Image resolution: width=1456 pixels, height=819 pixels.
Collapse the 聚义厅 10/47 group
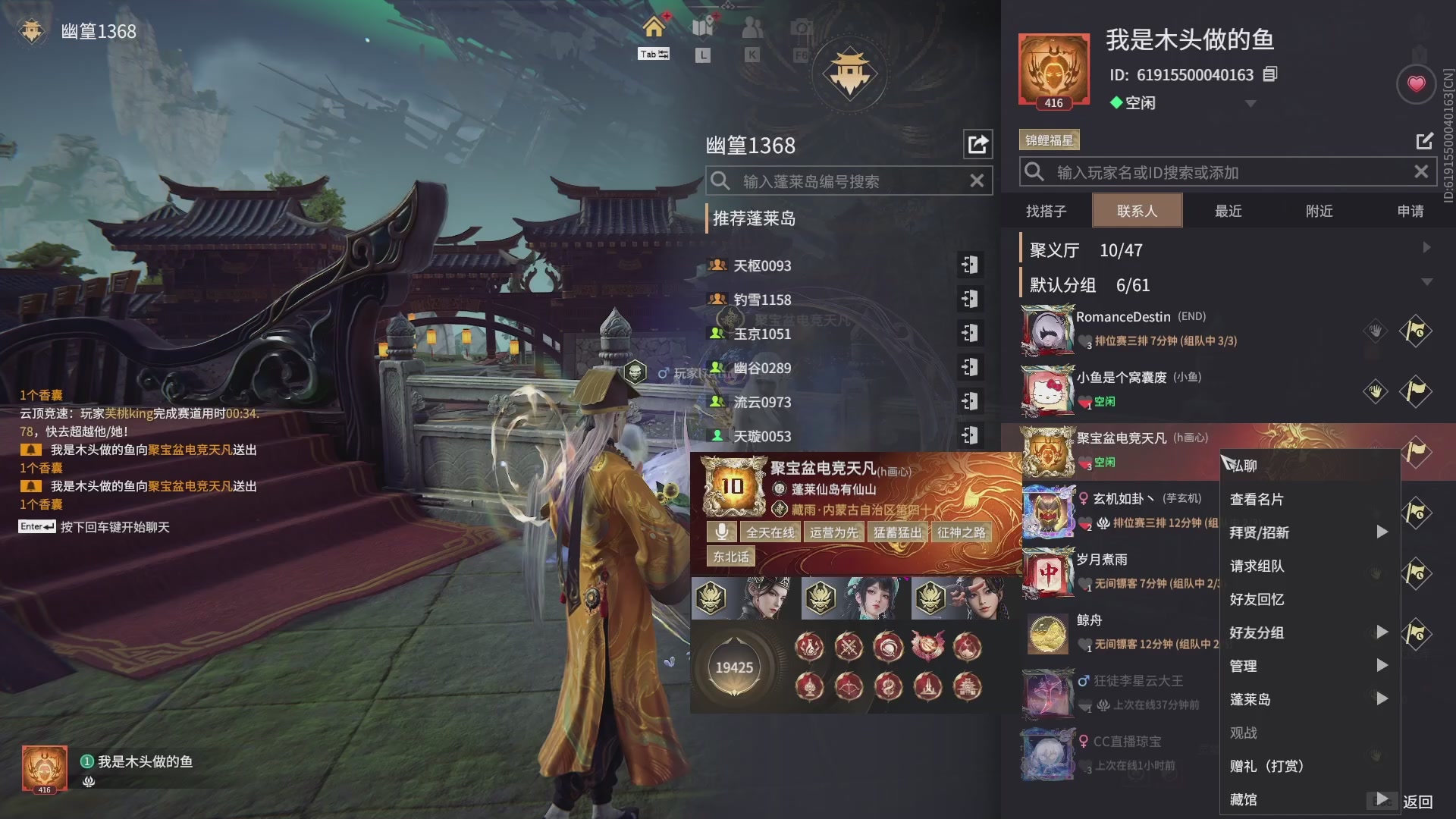pos(1426,247)
